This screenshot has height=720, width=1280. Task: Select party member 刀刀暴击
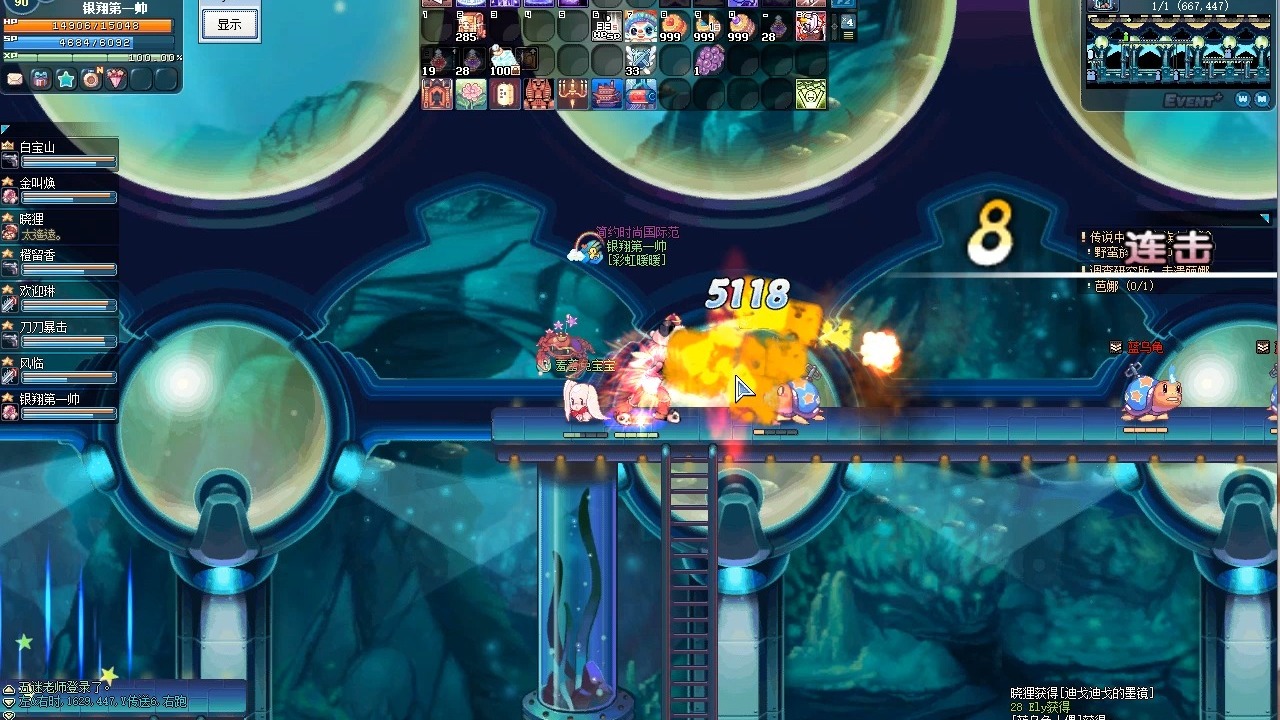click(60, 334)
